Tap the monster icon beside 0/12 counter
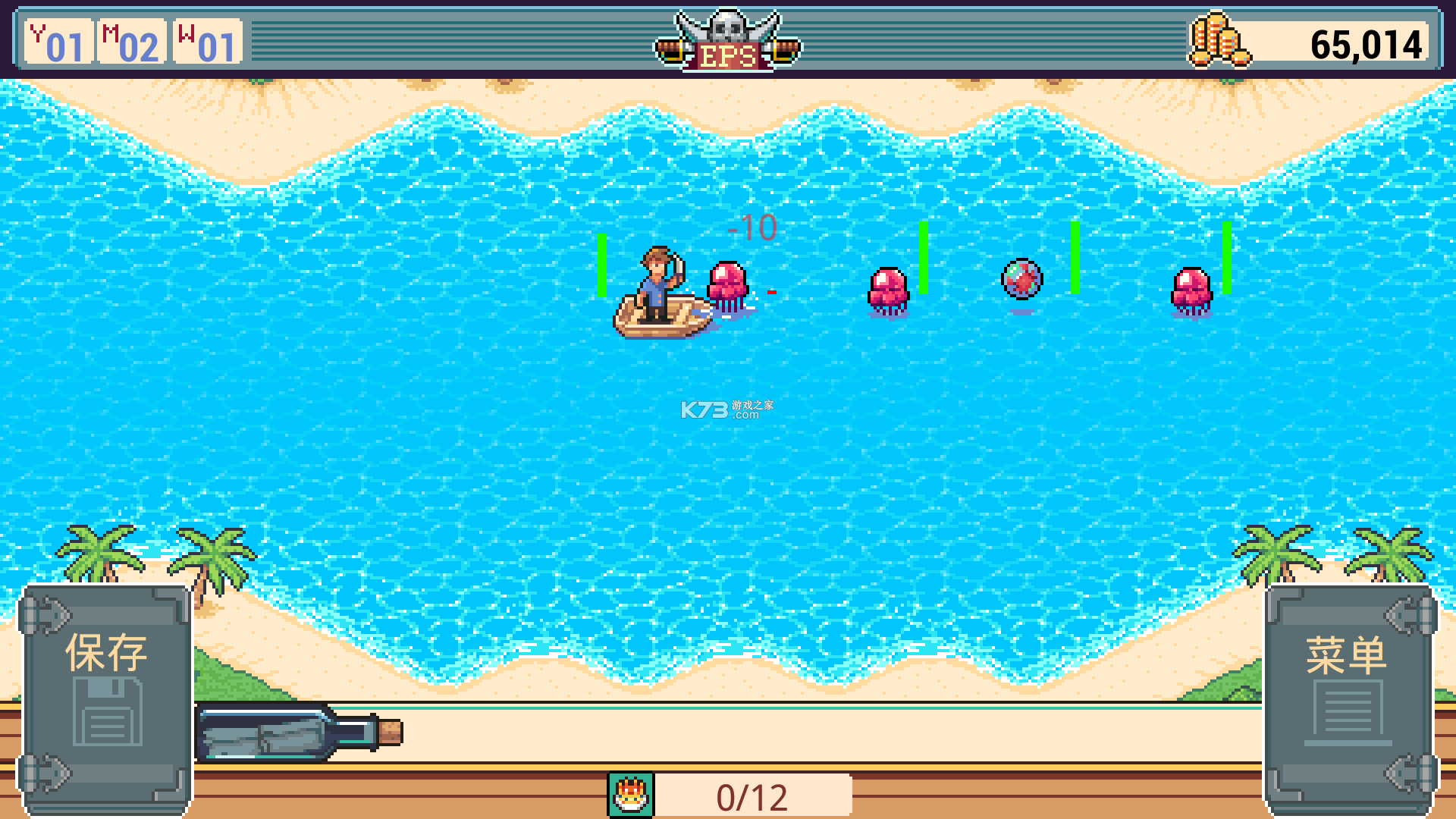 click(x=631, y=795)
